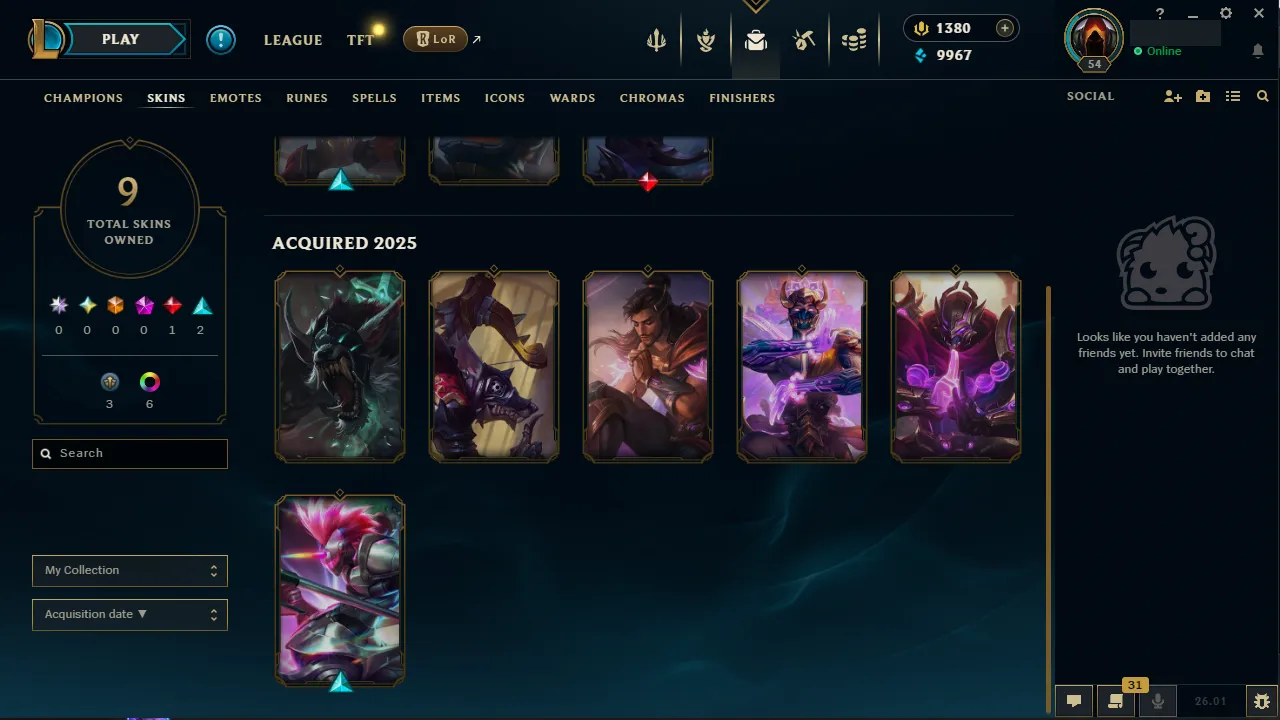
Task: Mute the voice chat microphone
Action: (x=1157, y=700)
